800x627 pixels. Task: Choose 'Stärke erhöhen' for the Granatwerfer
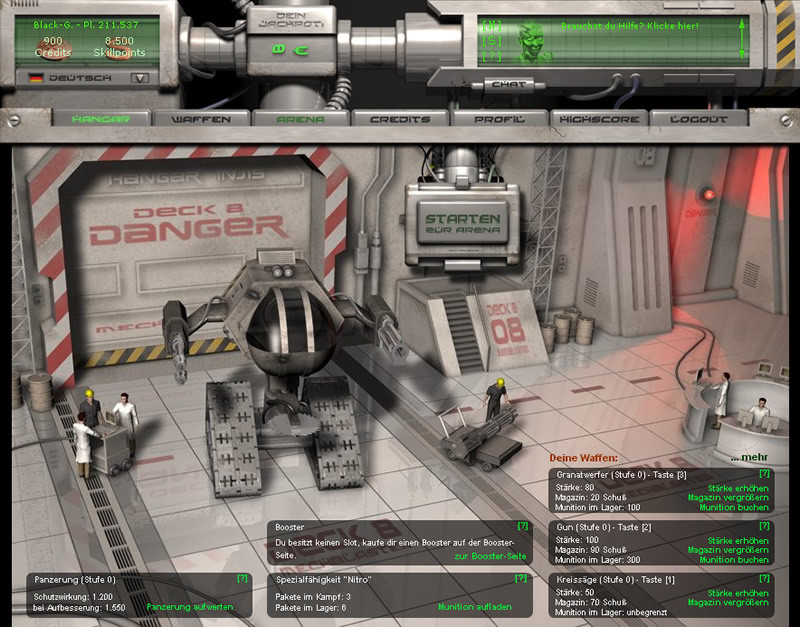(737, 487)
